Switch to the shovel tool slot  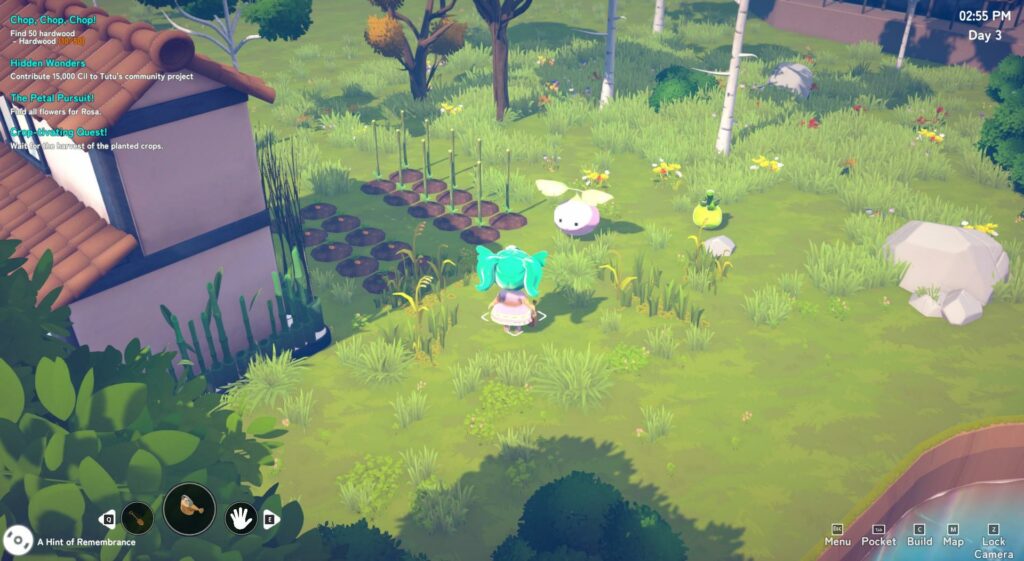click(x=138, y=518)
